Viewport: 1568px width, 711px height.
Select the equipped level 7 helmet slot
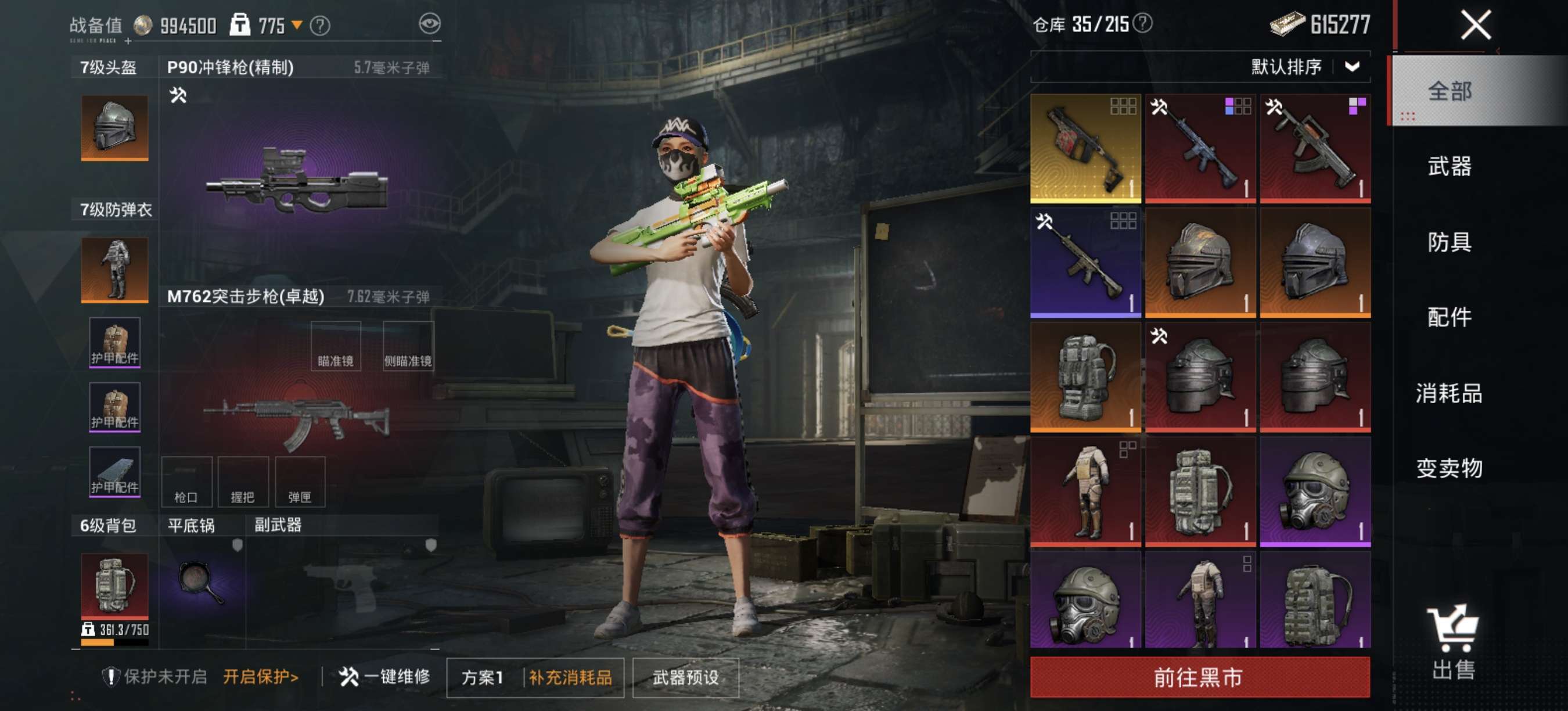(114, 128)
